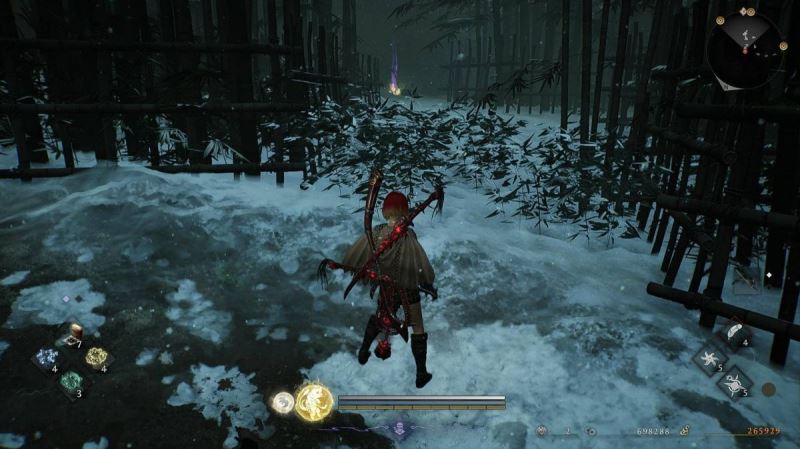This screenshot has height=449, width=800.
Task: Select the small white spirit orb icon
Action: [x=283, y=402]
